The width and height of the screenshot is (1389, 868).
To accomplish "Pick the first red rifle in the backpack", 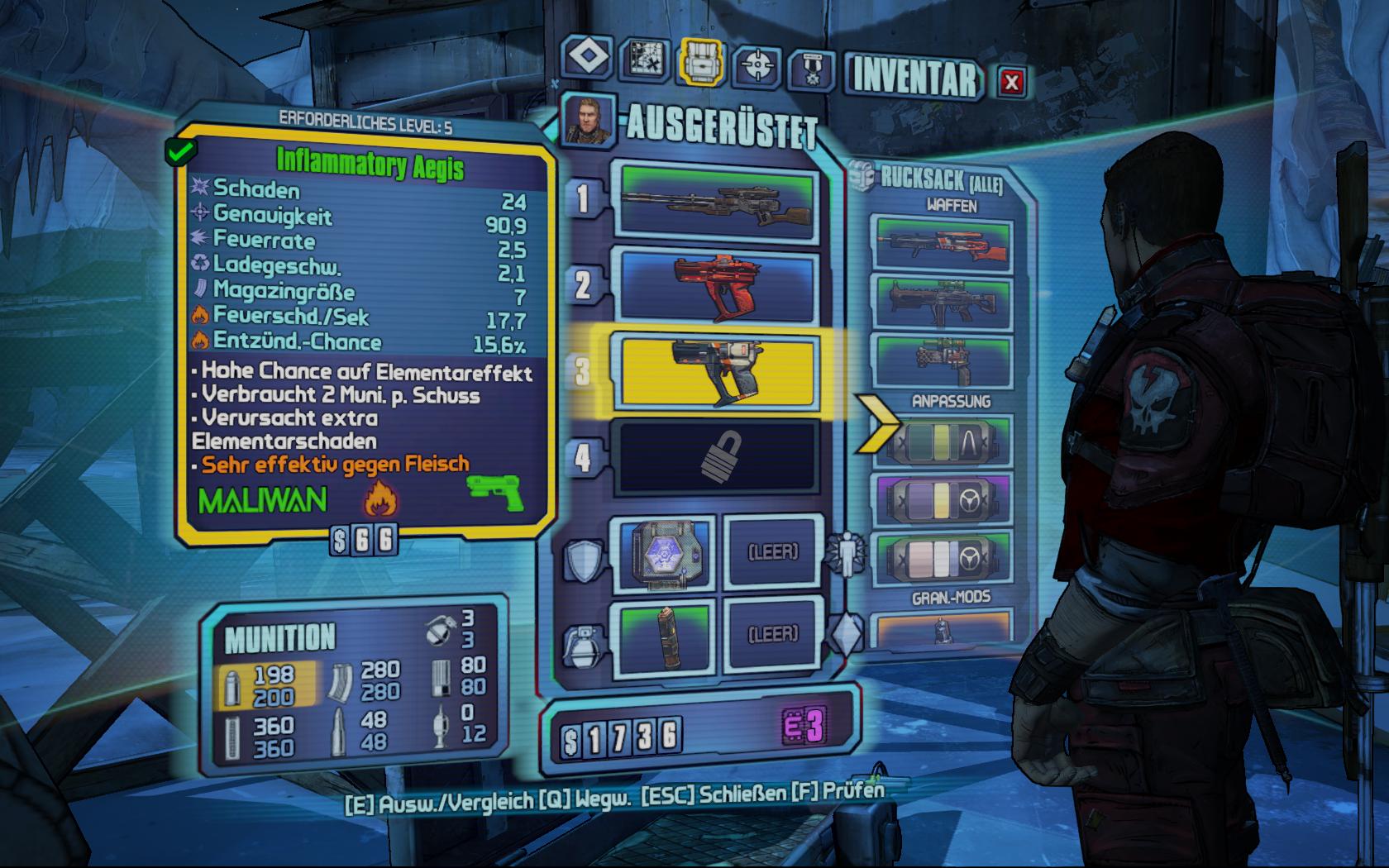I will click(x=943, y=243).
